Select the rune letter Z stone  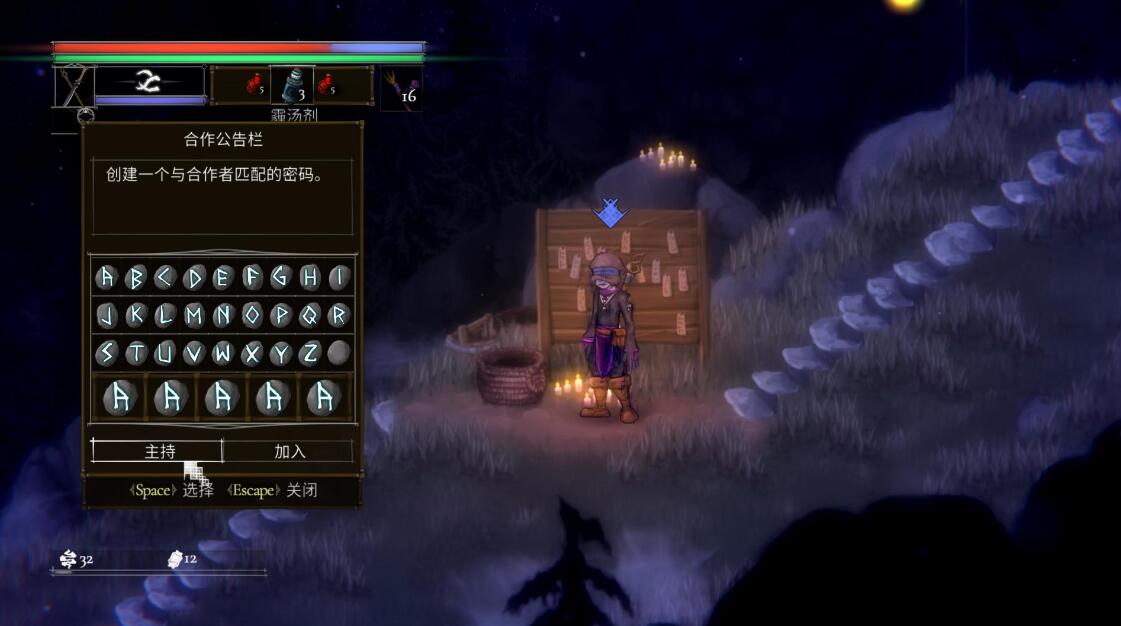[310, 353]
